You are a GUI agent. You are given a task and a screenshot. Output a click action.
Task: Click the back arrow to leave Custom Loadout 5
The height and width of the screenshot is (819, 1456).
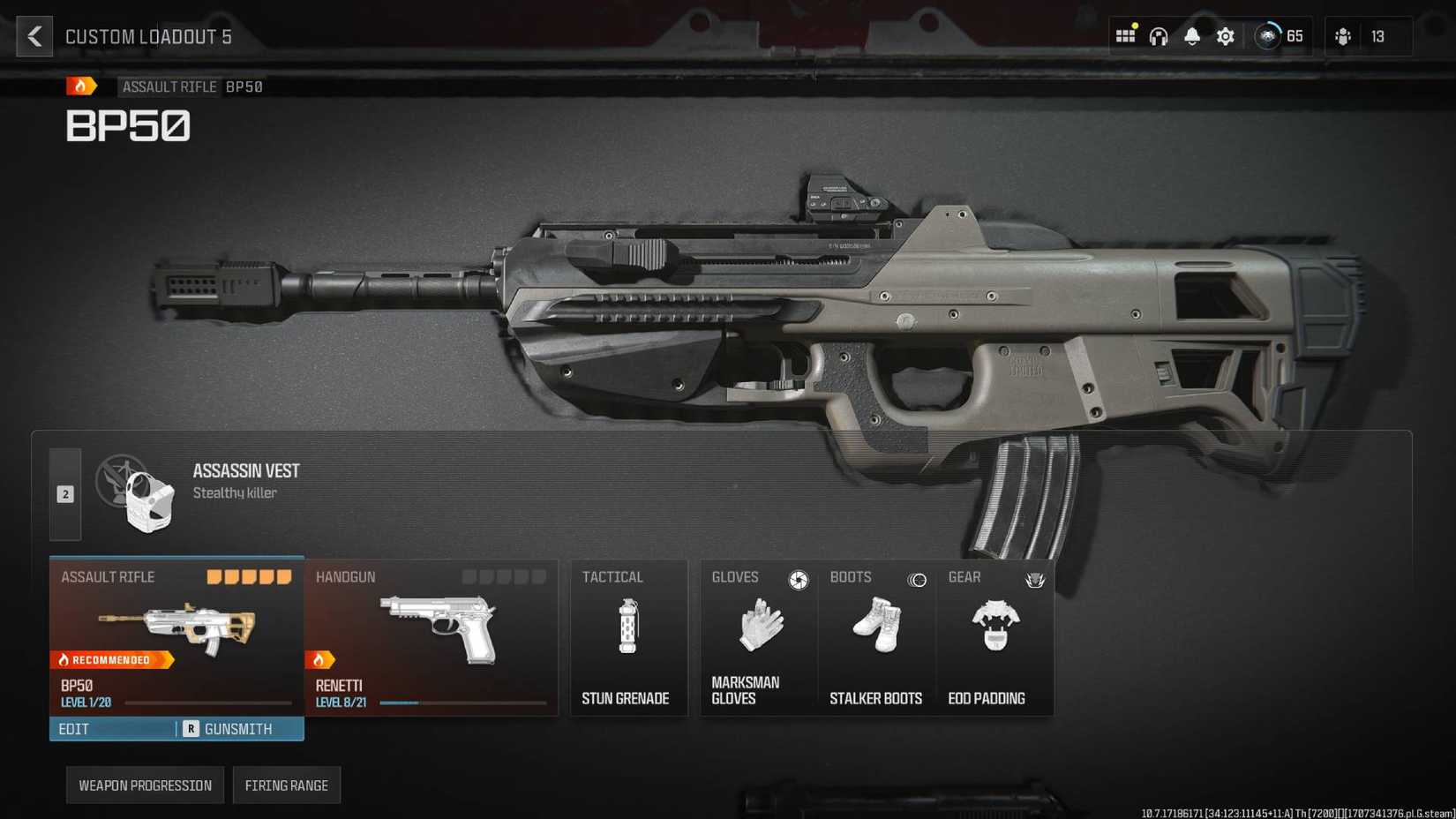click(x=34, y=36)
